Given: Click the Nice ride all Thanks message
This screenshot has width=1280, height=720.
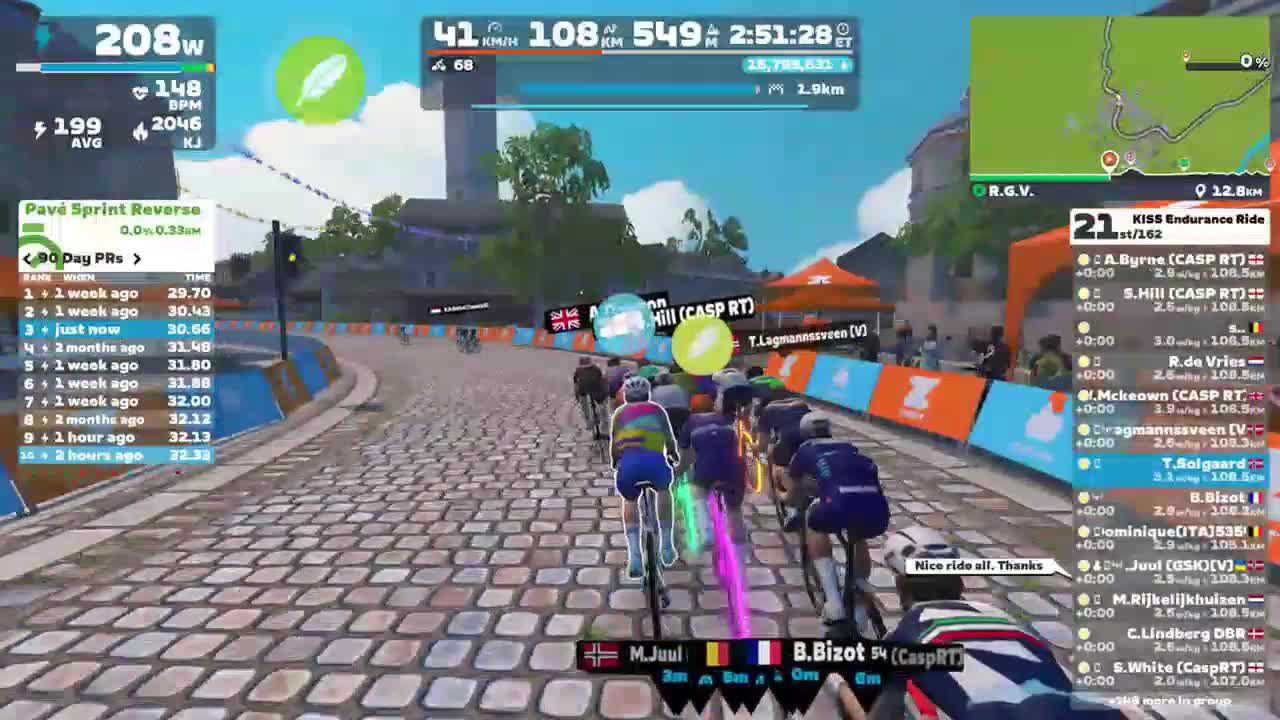Looking at the screenshot, I should click(978, 565).
